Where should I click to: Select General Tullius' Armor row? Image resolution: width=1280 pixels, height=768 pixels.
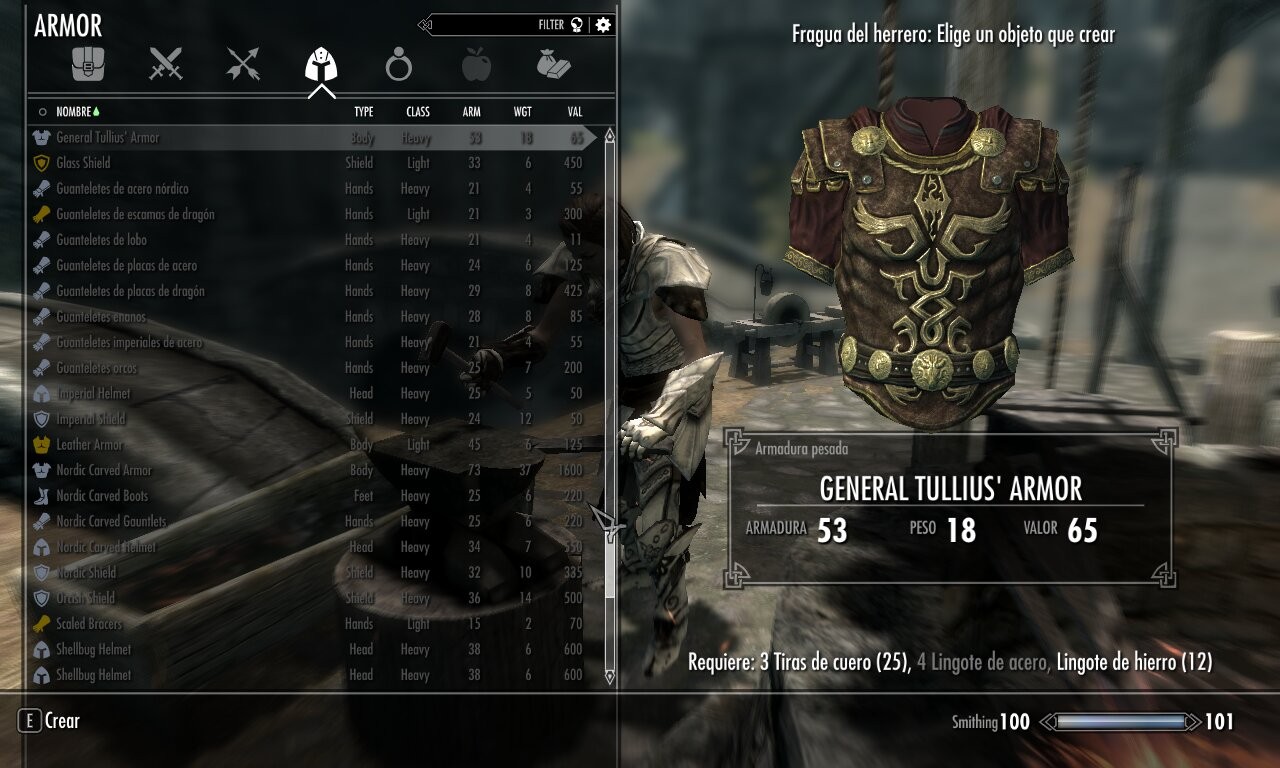coord(108,138)
